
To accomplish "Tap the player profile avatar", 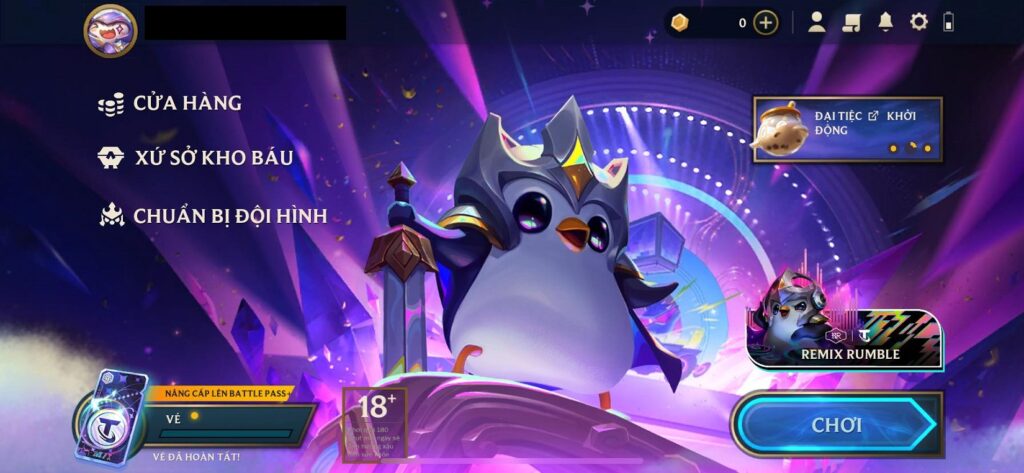I will (x=110, y=27).
